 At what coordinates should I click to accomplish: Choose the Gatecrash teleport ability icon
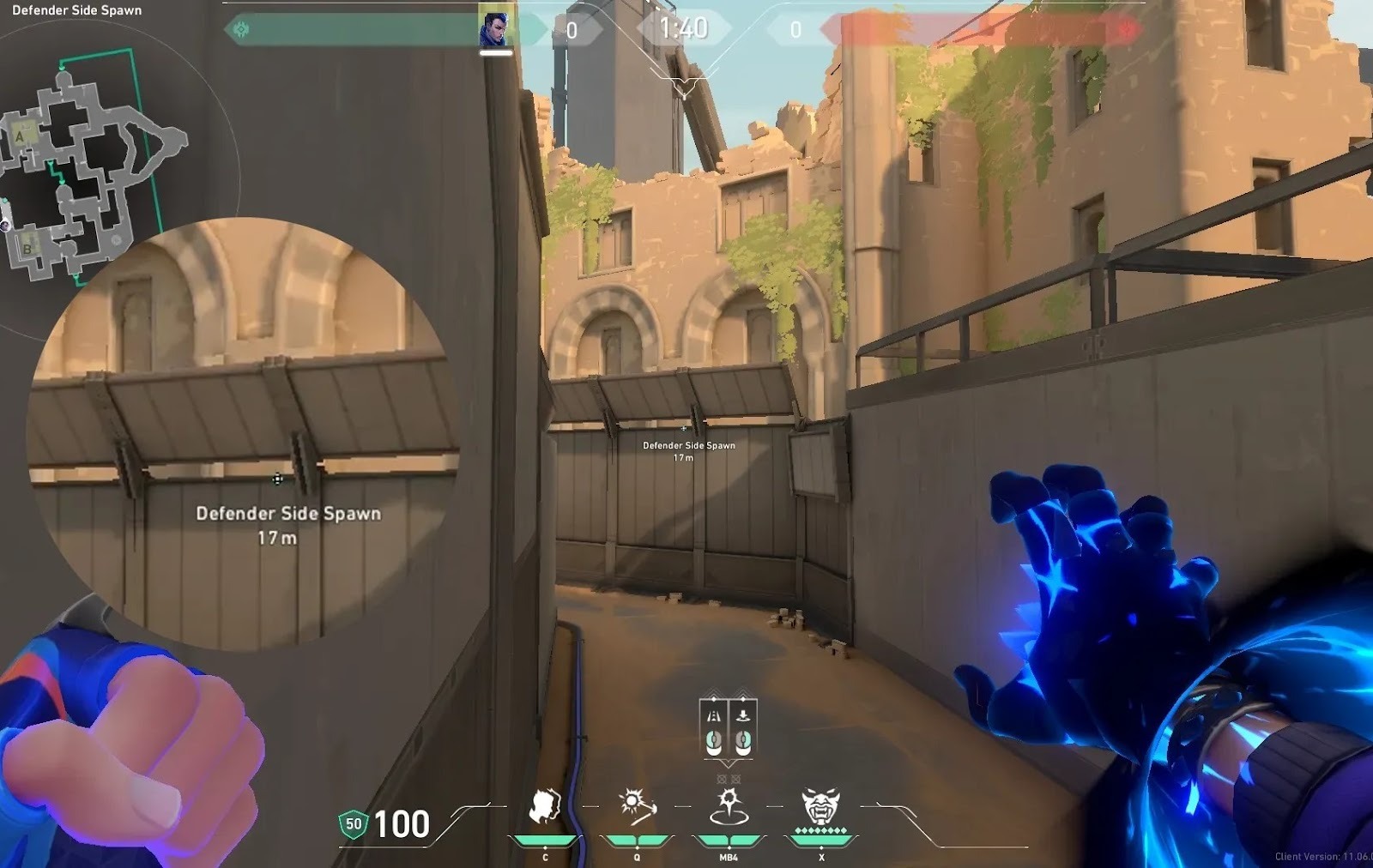729,808
